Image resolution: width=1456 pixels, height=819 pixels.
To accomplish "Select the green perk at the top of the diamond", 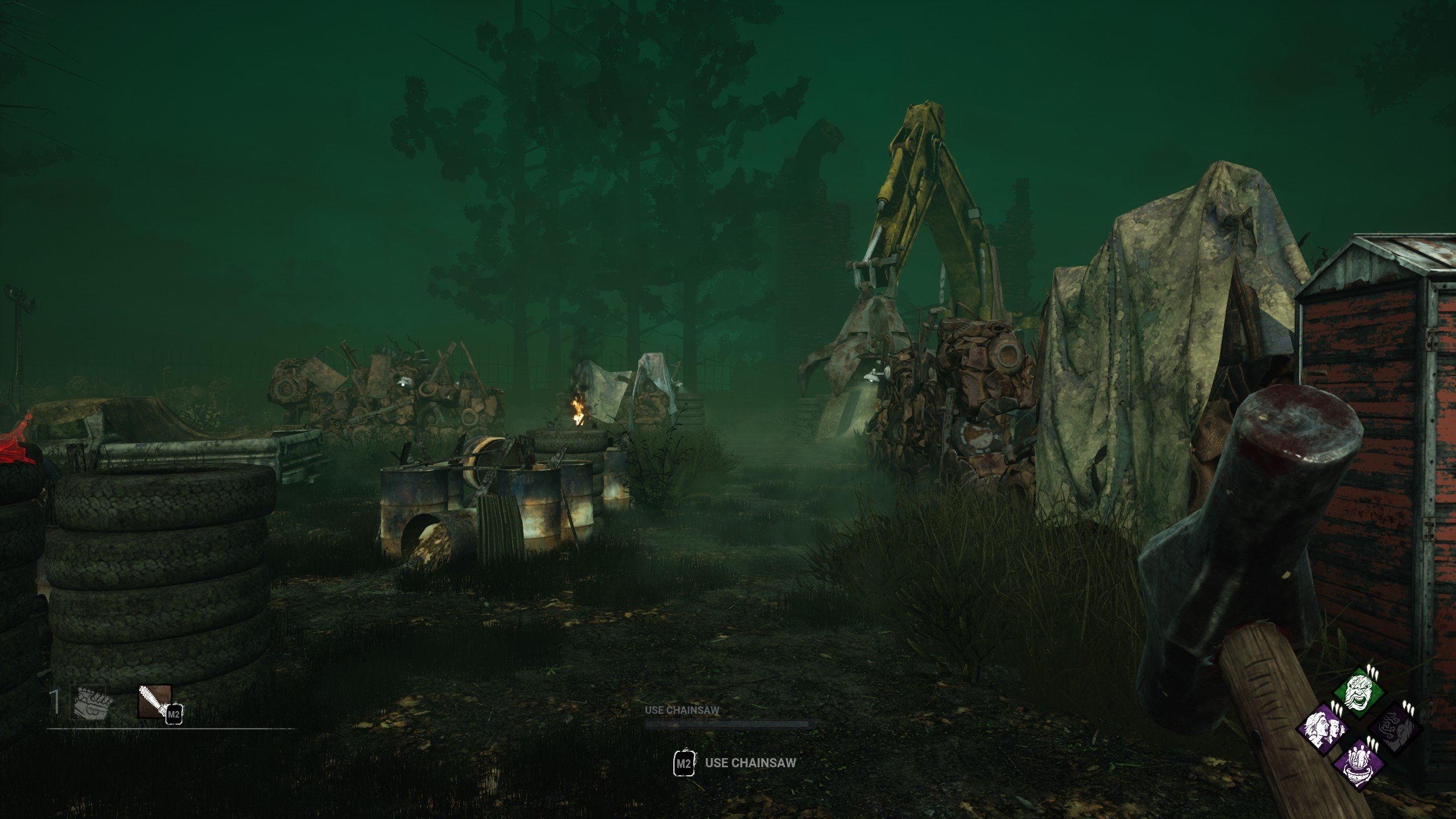I will pos(1358,690).
